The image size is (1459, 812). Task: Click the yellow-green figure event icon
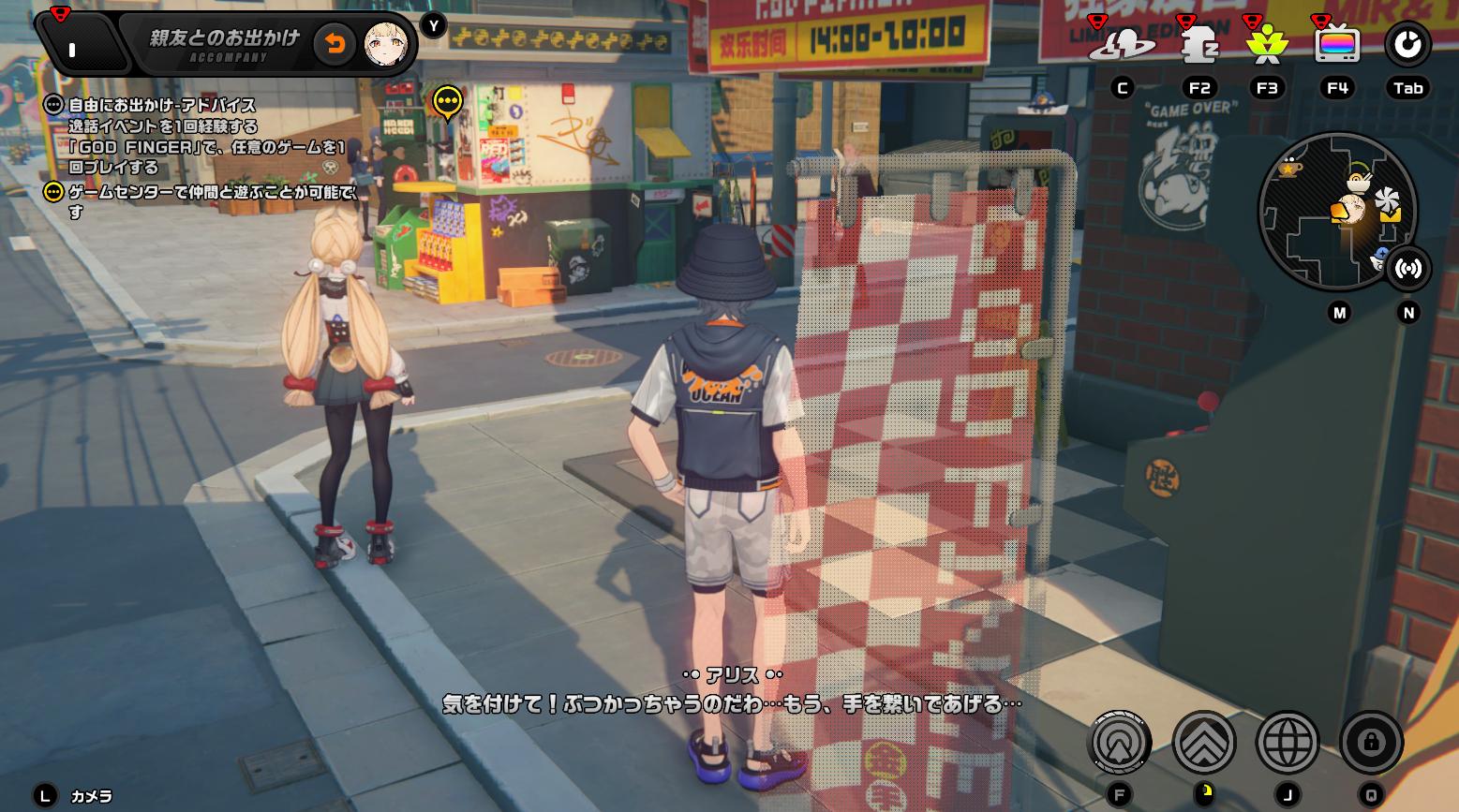click(1267, 44)
